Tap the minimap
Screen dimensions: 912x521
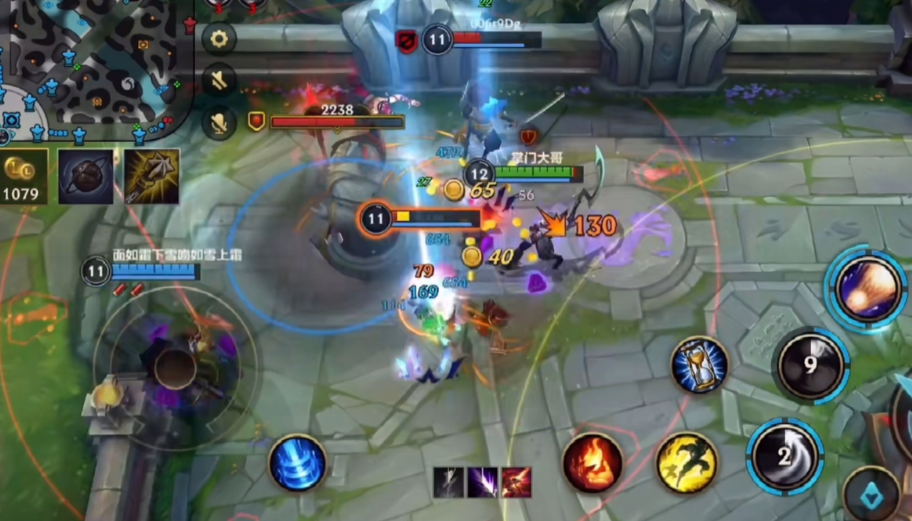(90, 65)
